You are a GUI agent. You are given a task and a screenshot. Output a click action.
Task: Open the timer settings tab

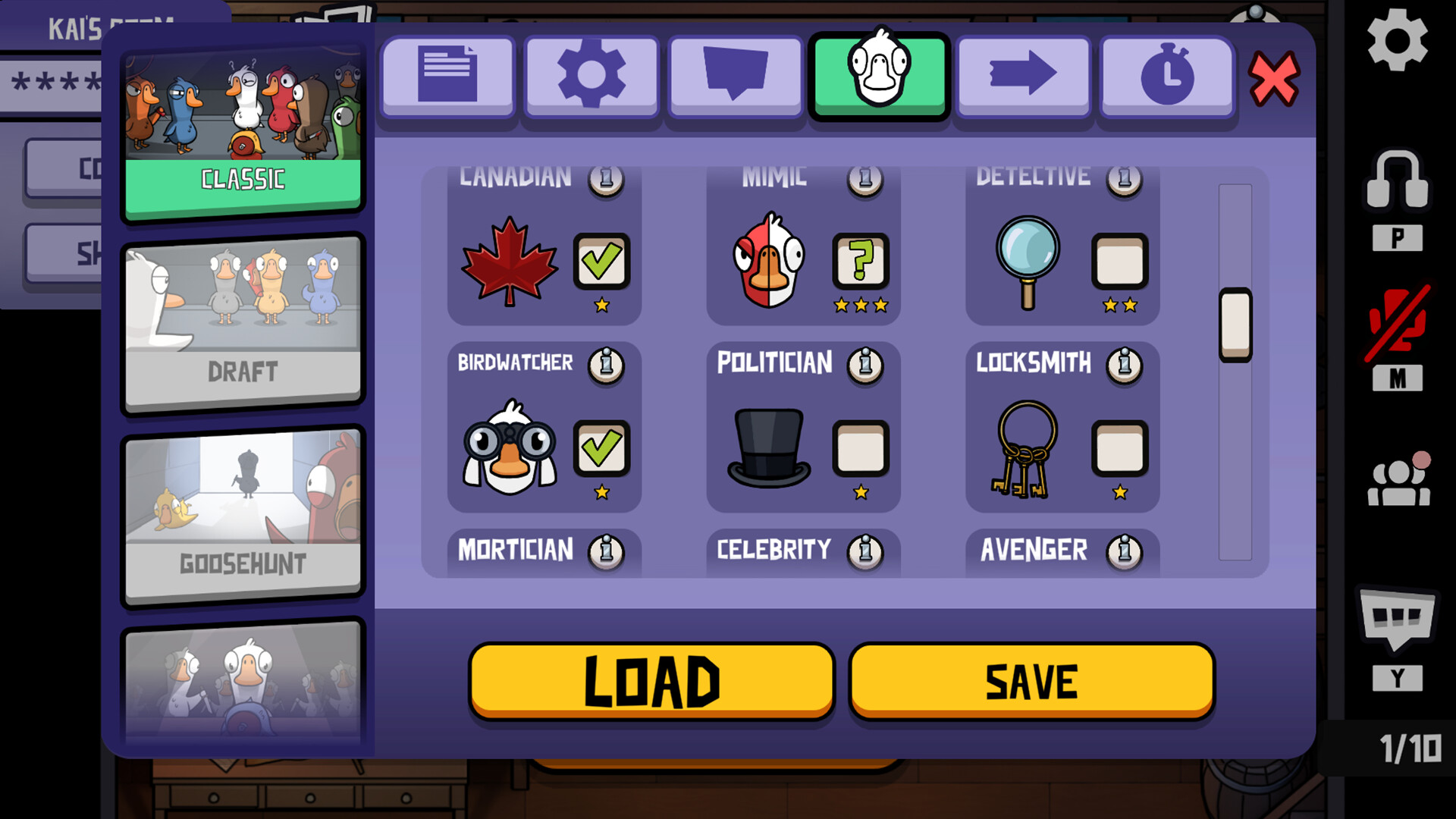(x=1166, y=75)
